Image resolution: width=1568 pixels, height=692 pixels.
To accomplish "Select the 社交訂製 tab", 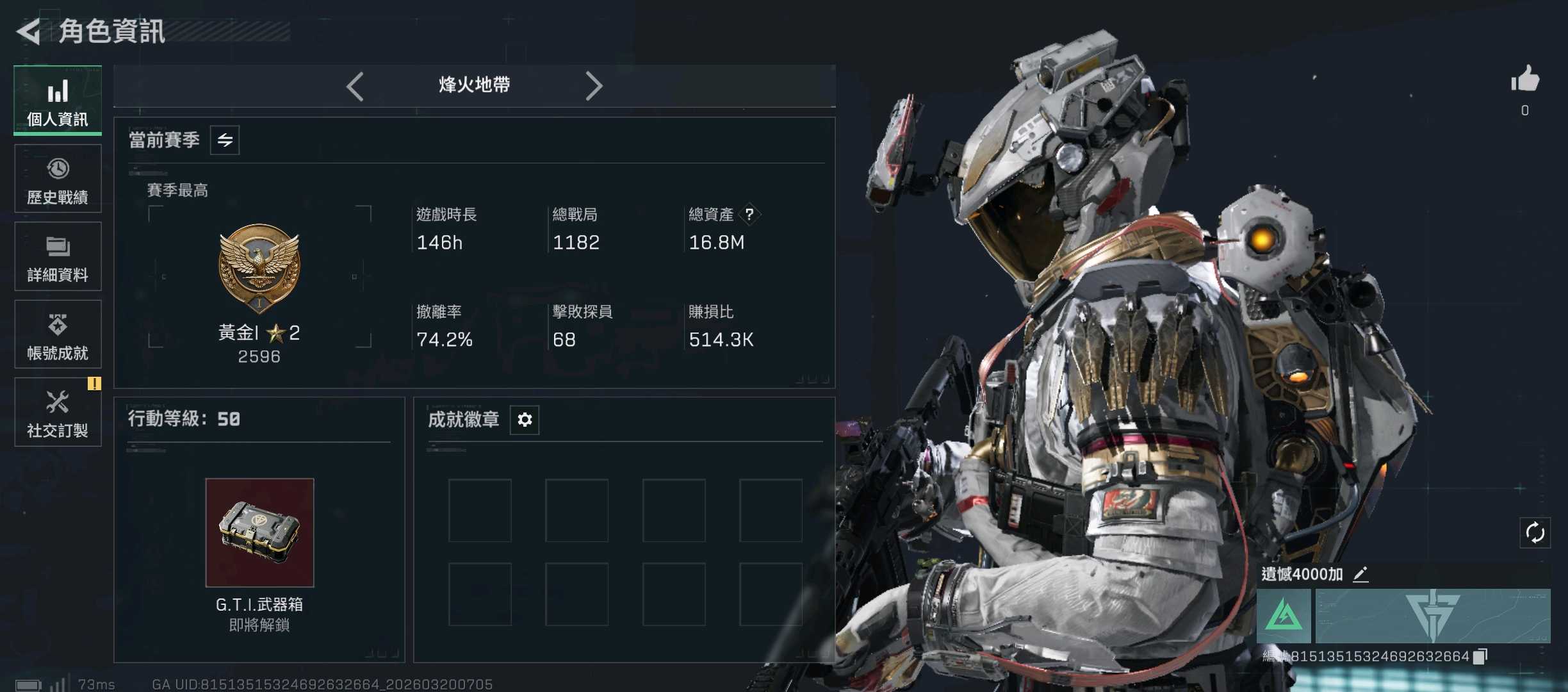I will pyautogui.click(x=58, y=412).
